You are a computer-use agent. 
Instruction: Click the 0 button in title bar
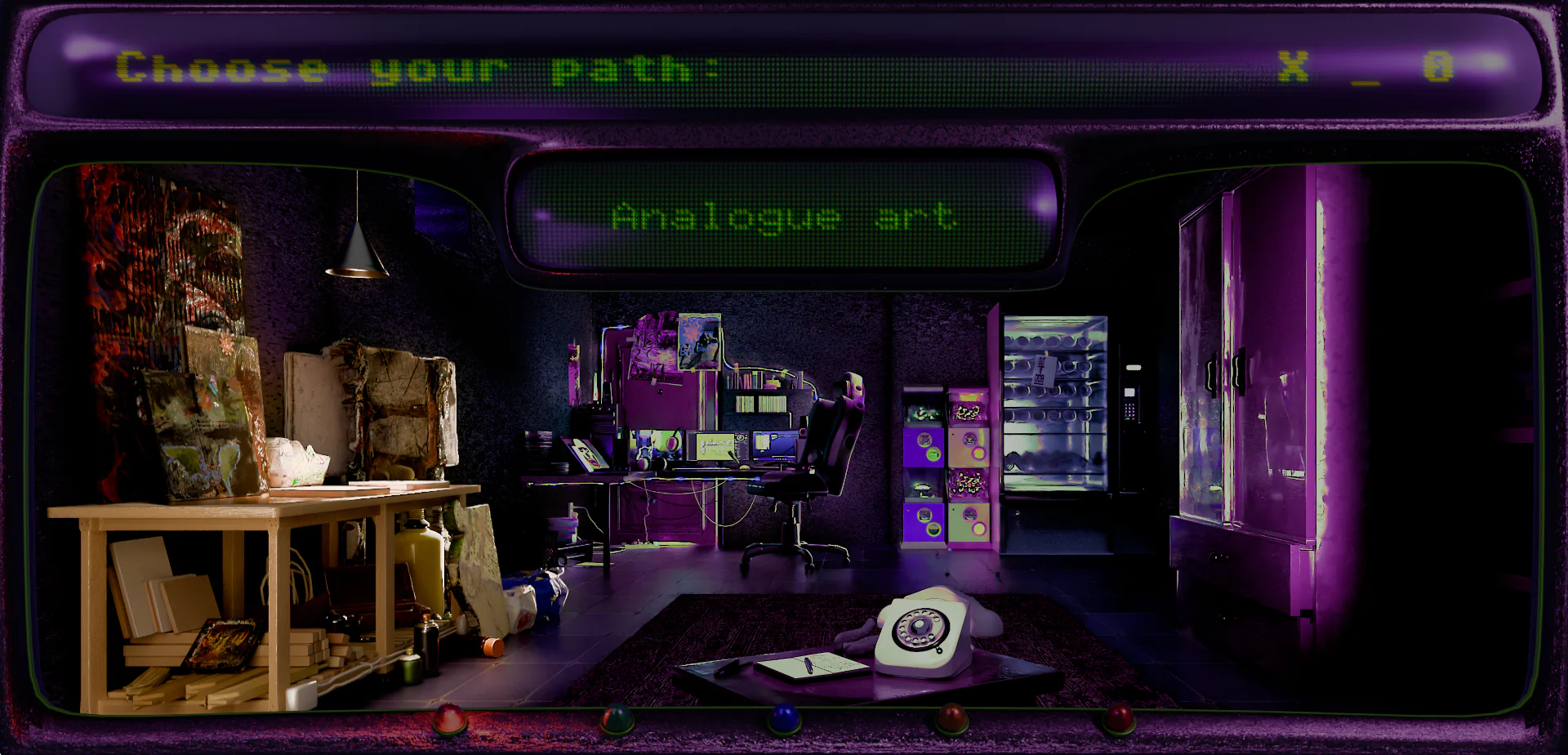tap(1438, 66)
